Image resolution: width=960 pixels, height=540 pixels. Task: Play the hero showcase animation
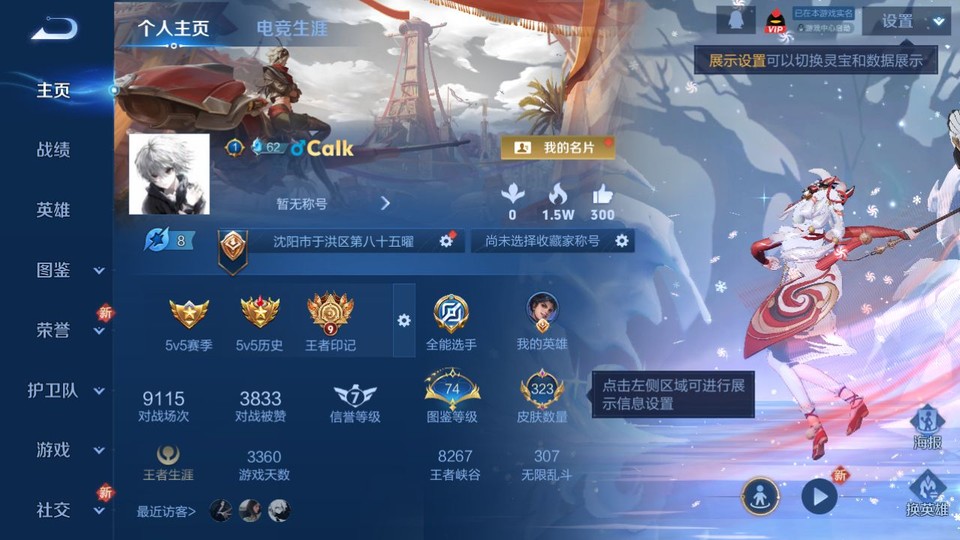click(819, 495)
